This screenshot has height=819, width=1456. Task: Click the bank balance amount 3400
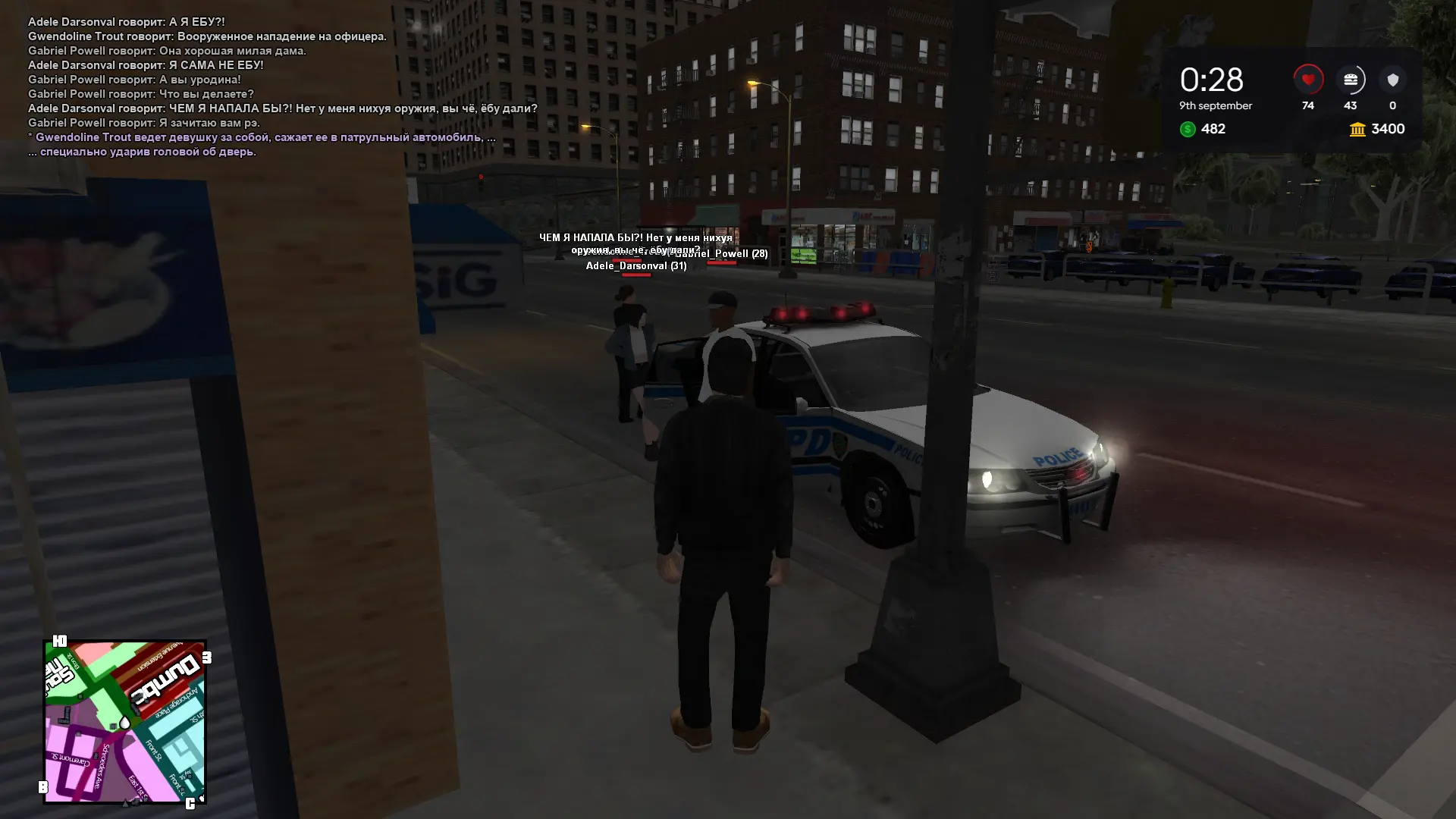(x=1386, y=129)
